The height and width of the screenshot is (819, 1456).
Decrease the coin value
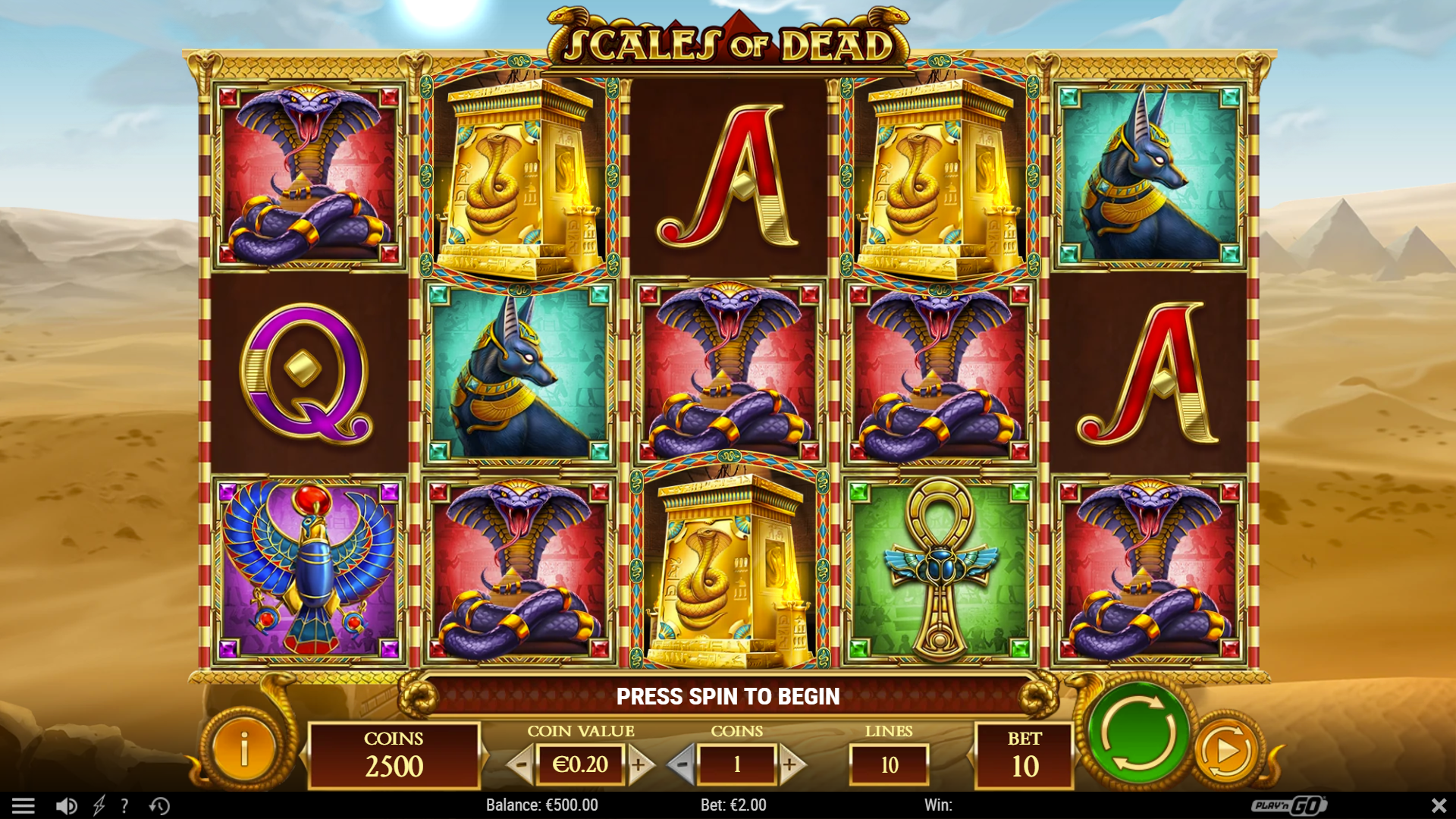[x=521, y=764]
